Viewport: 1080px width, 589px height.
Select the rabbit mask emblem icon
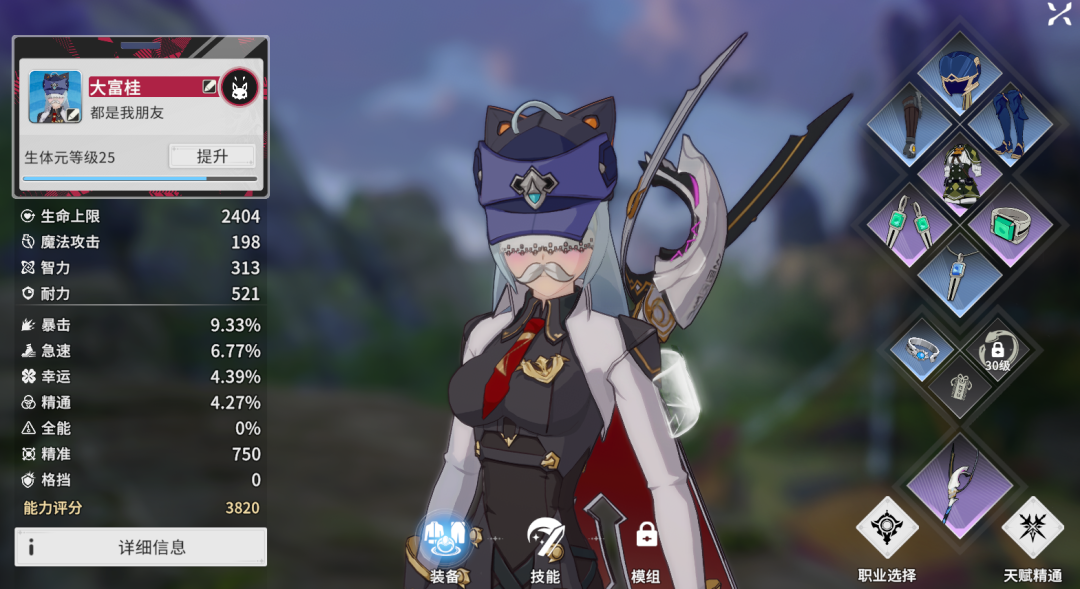pos(239,88)
